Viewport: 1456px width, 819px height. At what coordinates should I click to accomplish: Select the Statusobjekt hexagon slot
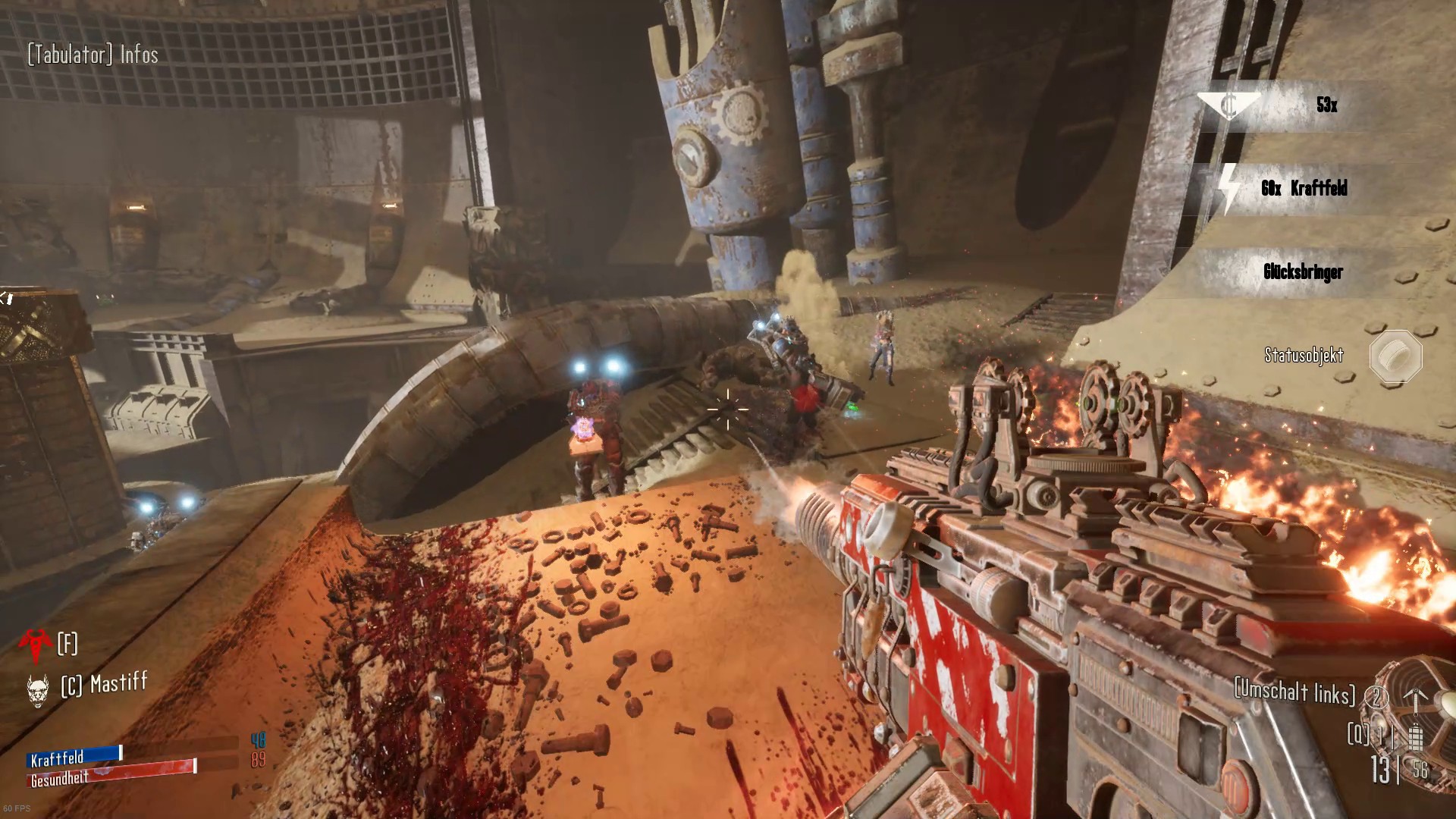coord(1395,356)
